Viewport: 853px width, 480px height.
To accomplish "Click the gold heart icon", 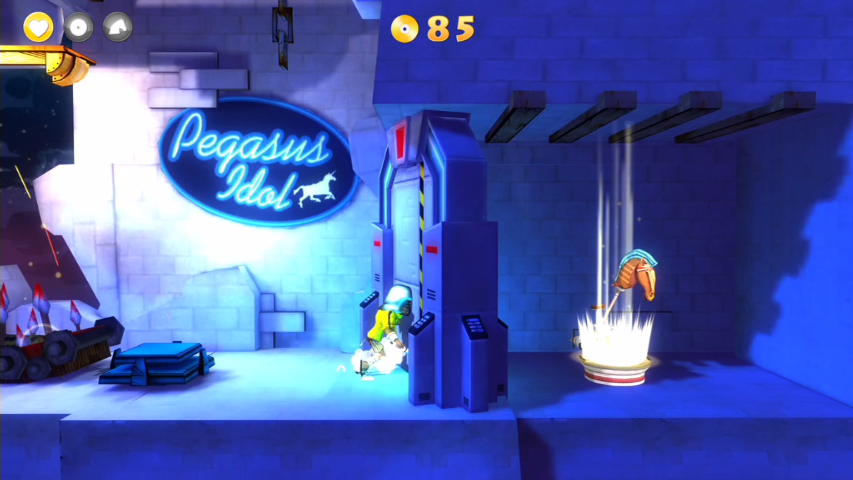I will point(38,27).
